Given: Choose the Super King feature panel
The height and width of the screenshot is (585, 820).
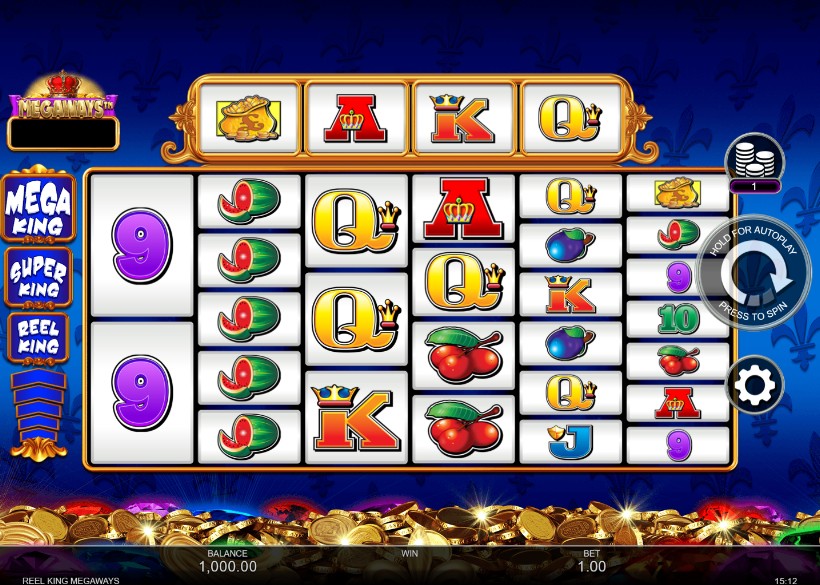Looking at the screenshot, I should coord(39,276).
